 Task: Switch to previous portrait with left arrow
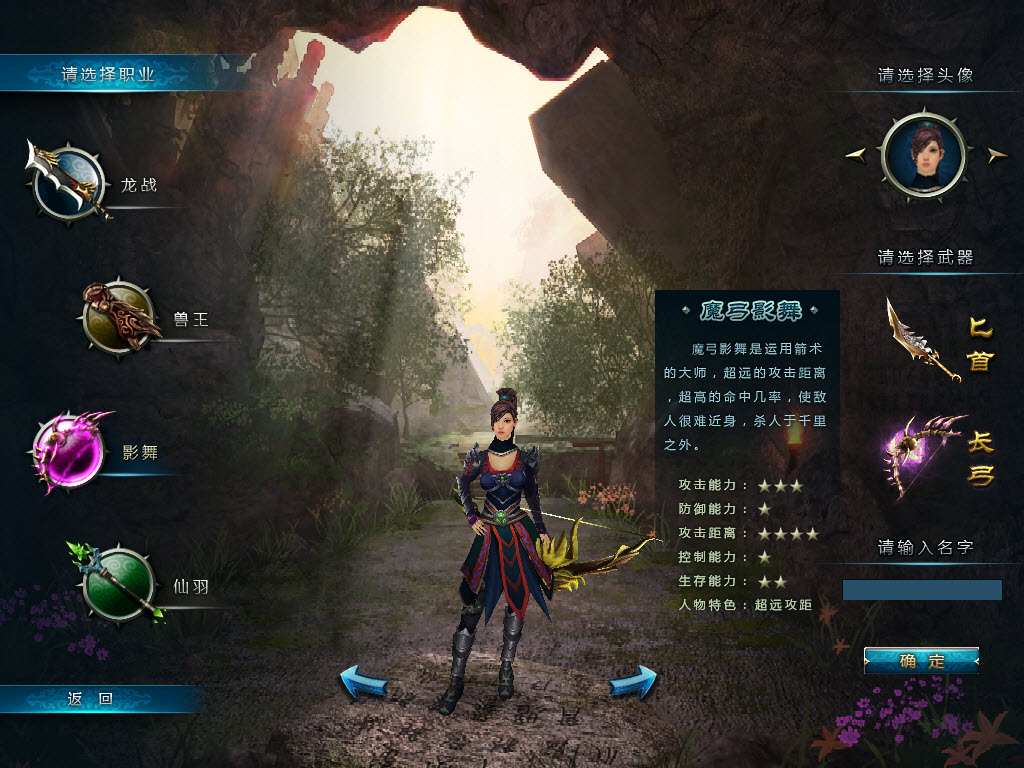(x=856, y=155)
